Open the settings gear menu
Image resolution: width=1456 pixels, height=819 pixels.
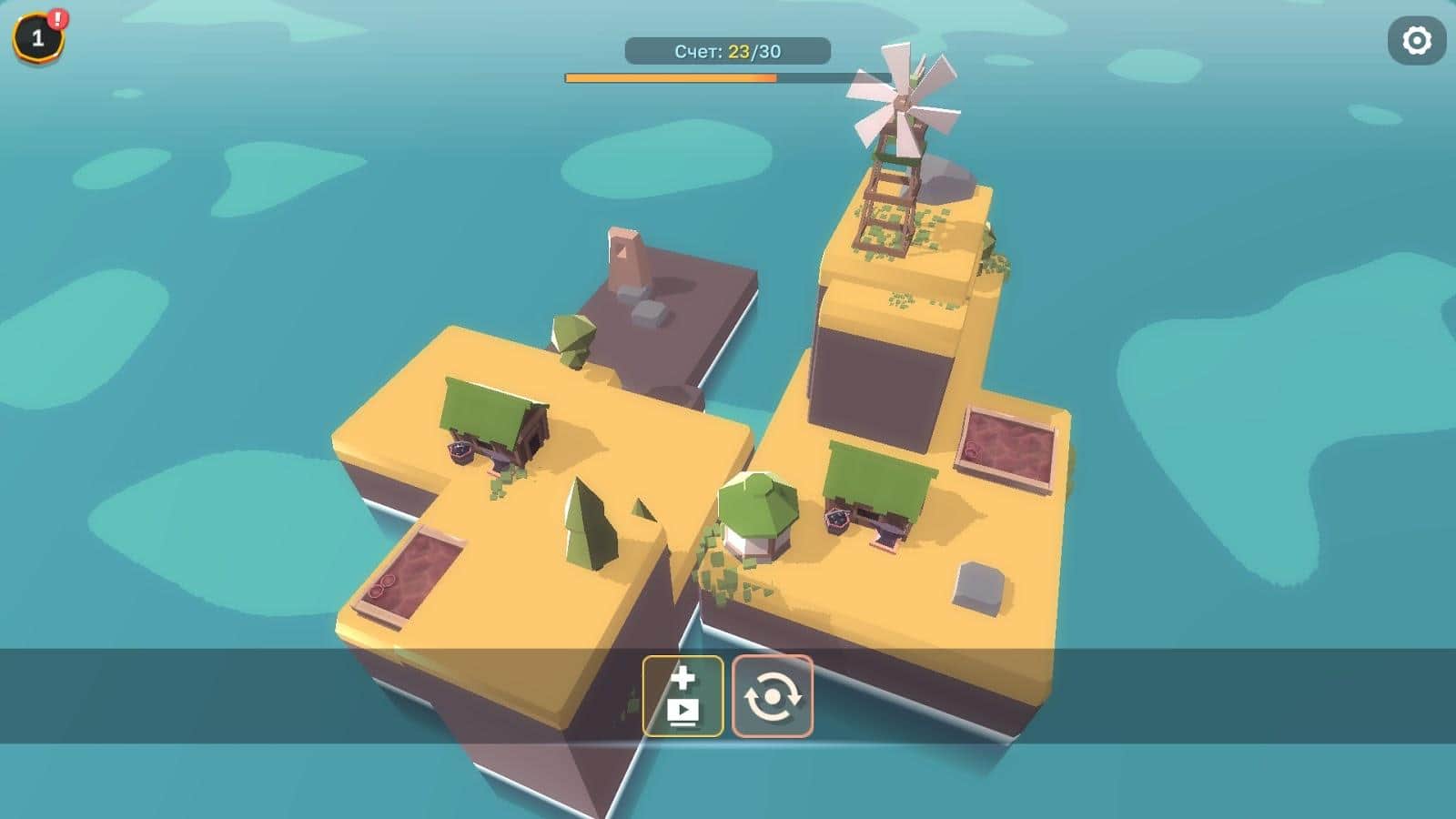pyautogui.click(x=1416, y=41)
